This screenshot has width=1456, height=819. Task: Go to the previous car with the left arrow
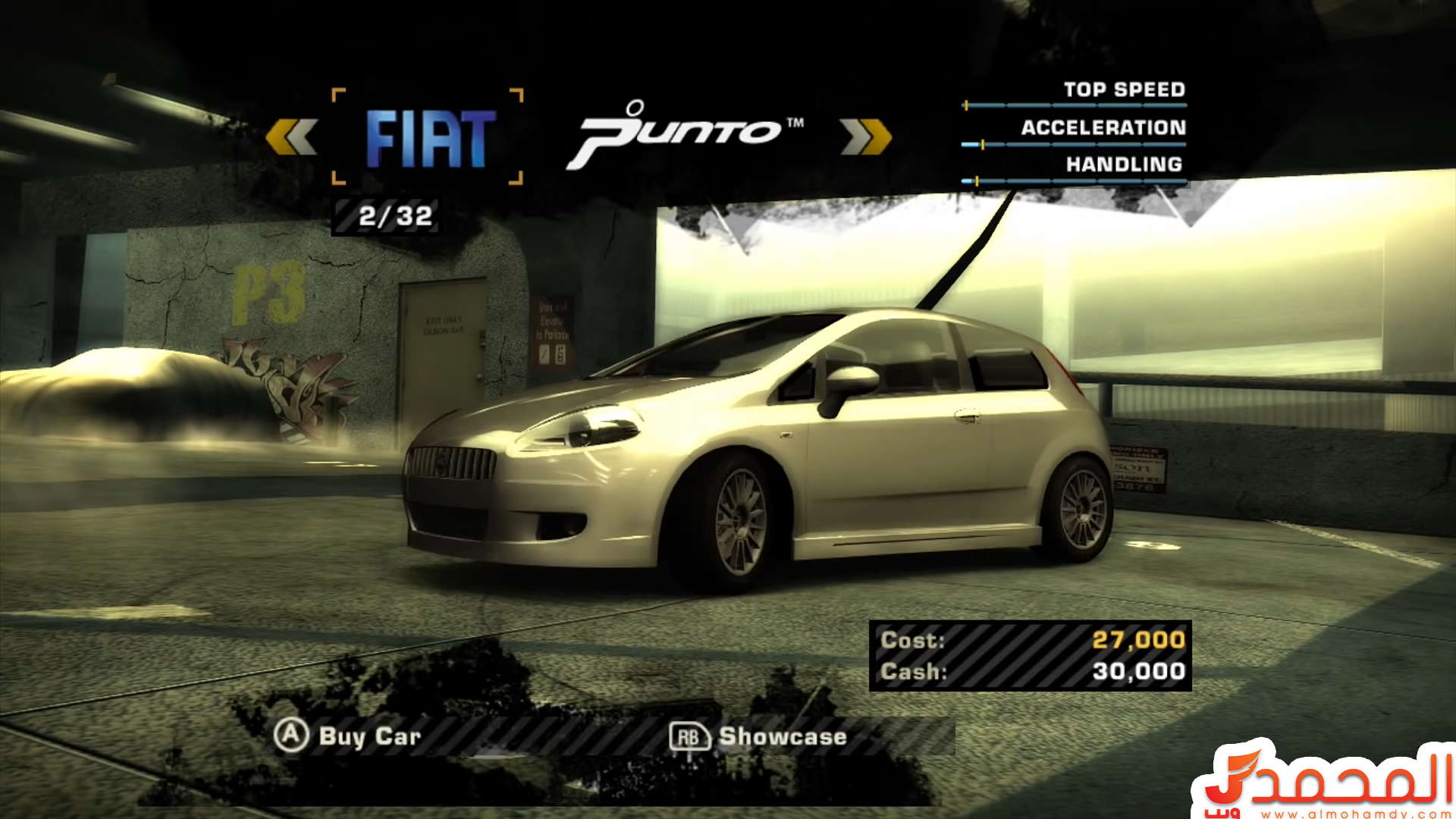pos(291,137)
